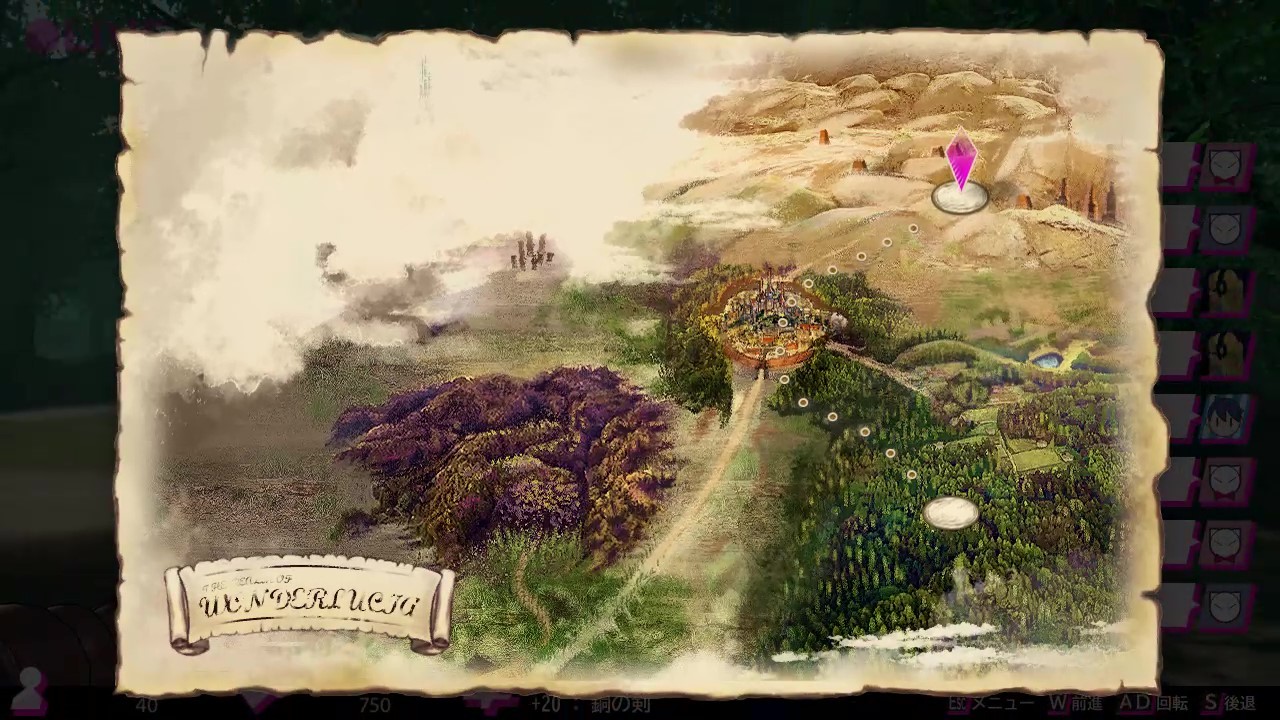Screen dimensions: 1280x720
Task: Click the desert location circle under the marker
Action: [x=958, y=198]
